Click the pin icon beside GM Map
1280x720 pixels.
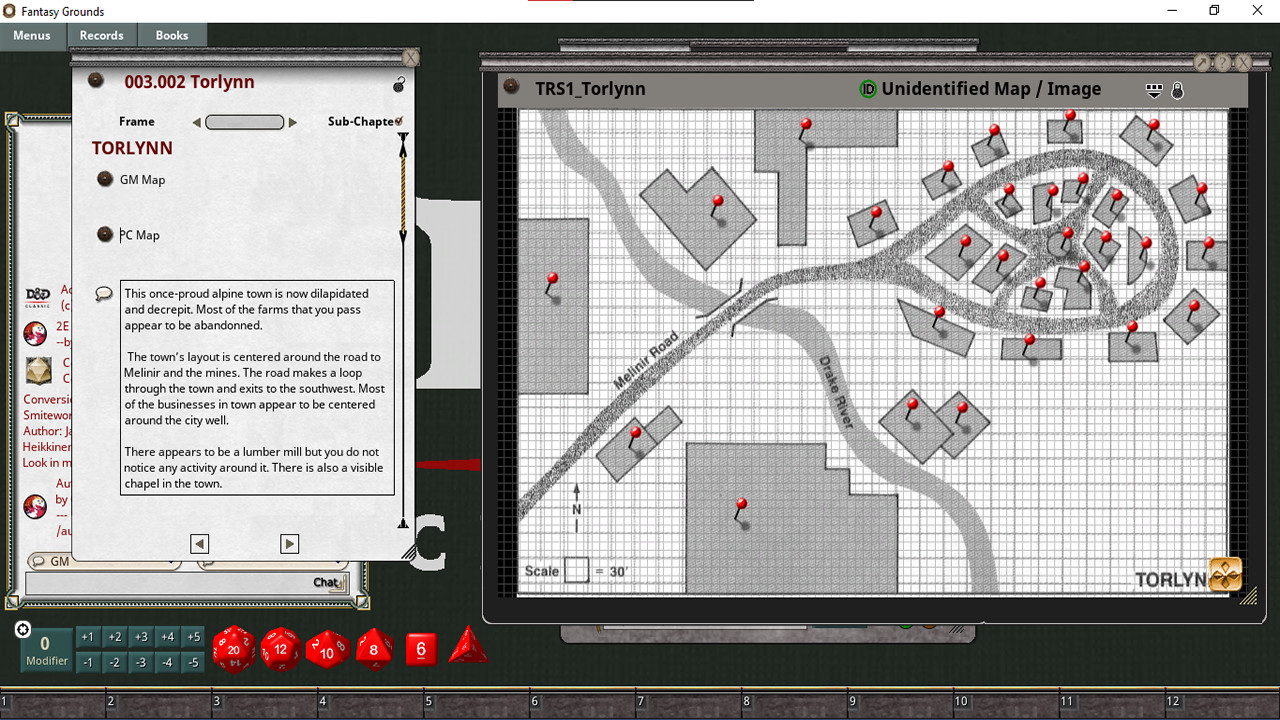pyautogui.click(x=104, y=178)
